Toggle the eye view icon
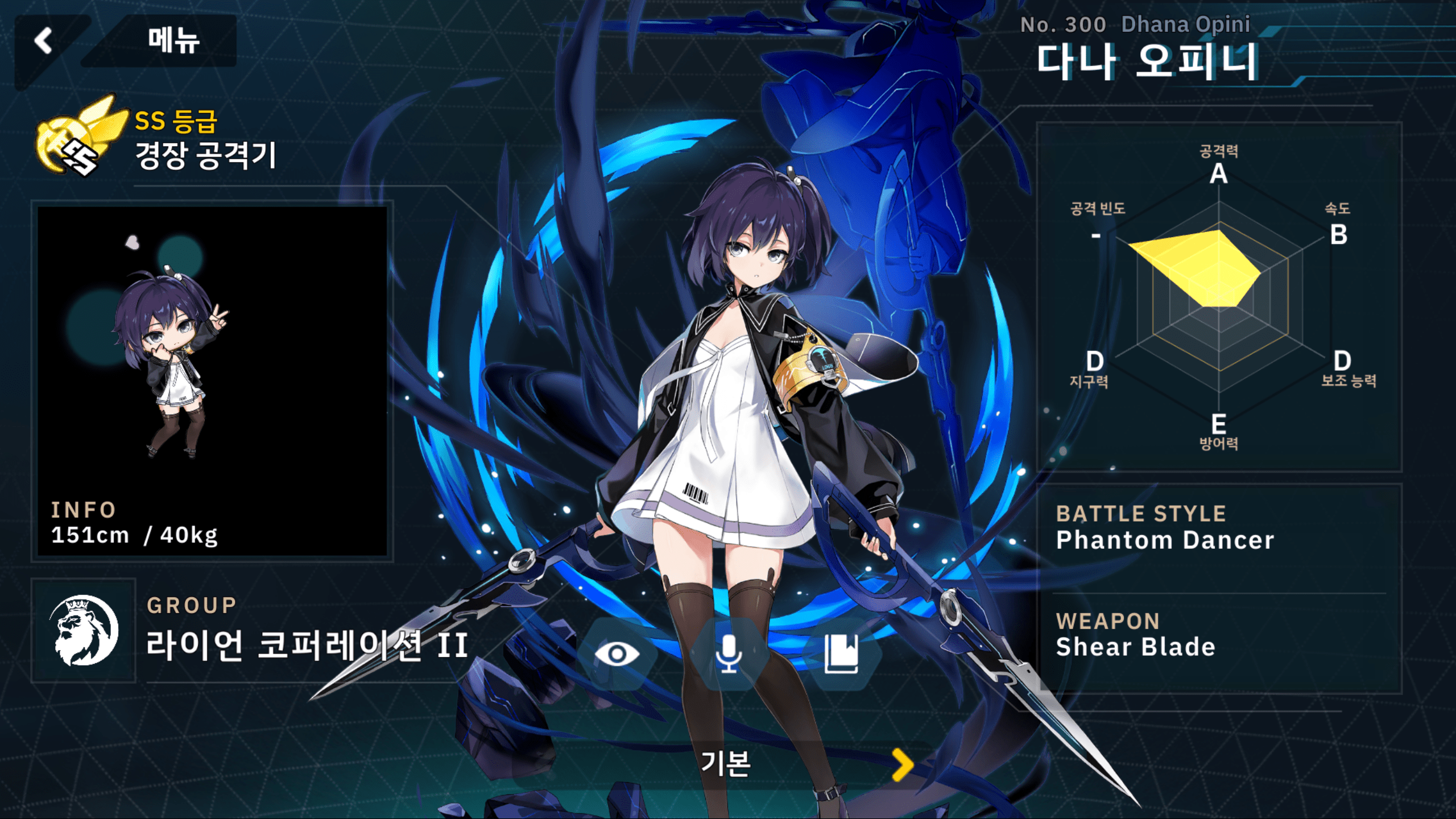 (x=617, y=654)
